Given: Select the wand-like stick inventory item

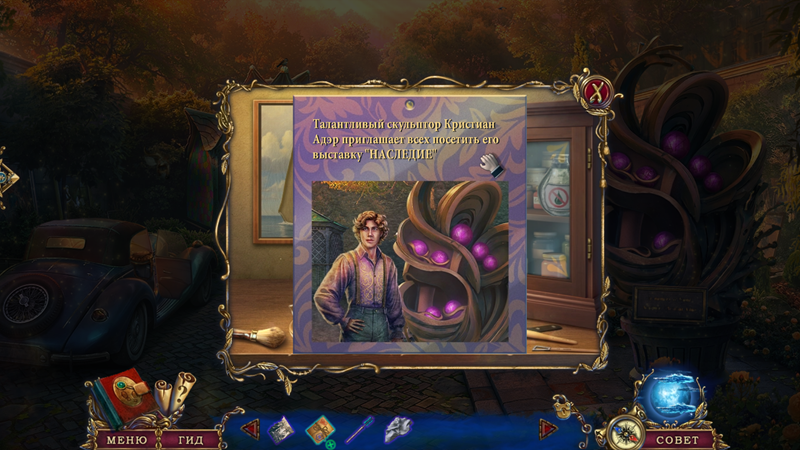Looking at the screenshot, I should coord(359,430).
